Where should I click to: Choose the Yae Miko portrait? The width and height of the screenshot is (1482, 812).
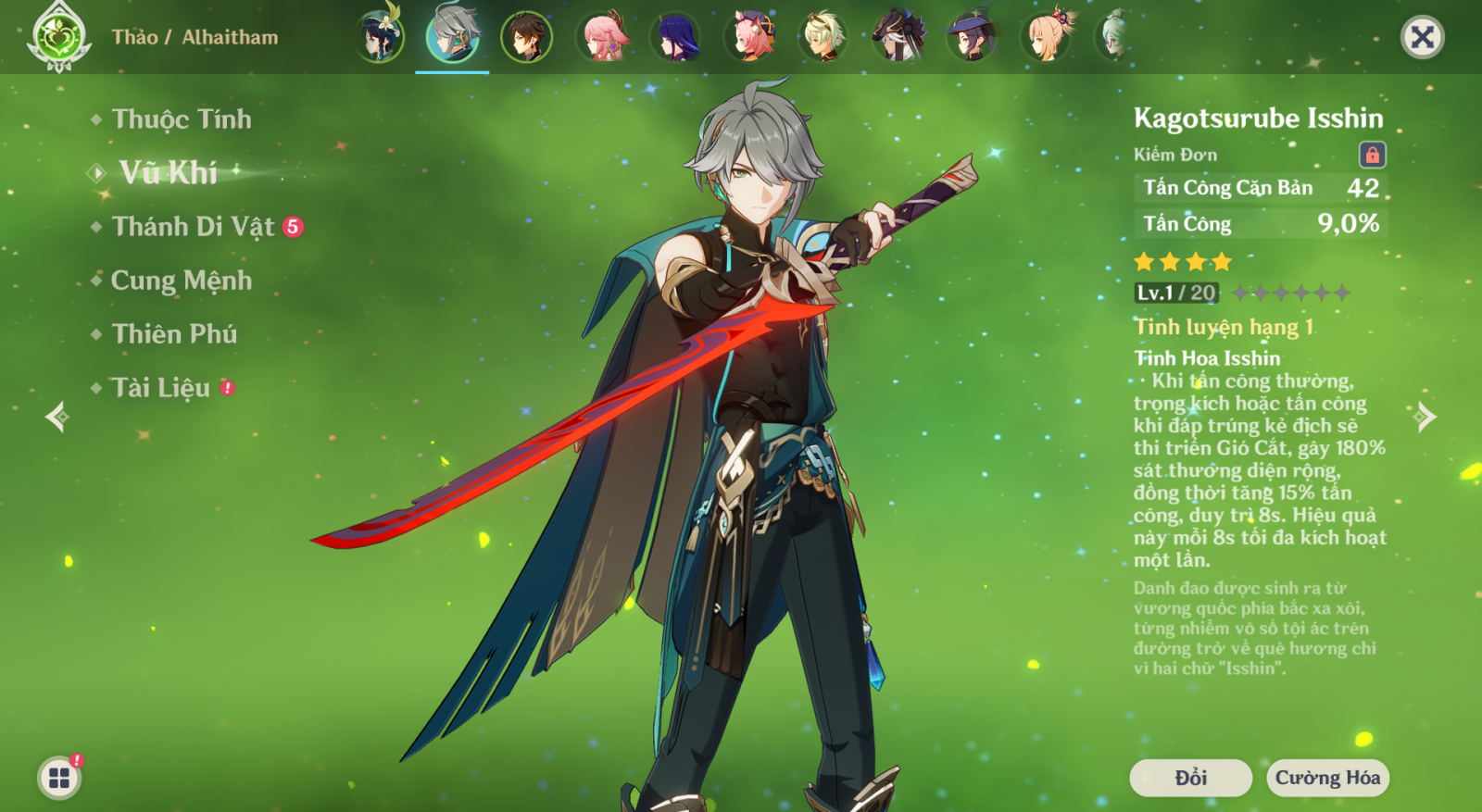point(601,37)
